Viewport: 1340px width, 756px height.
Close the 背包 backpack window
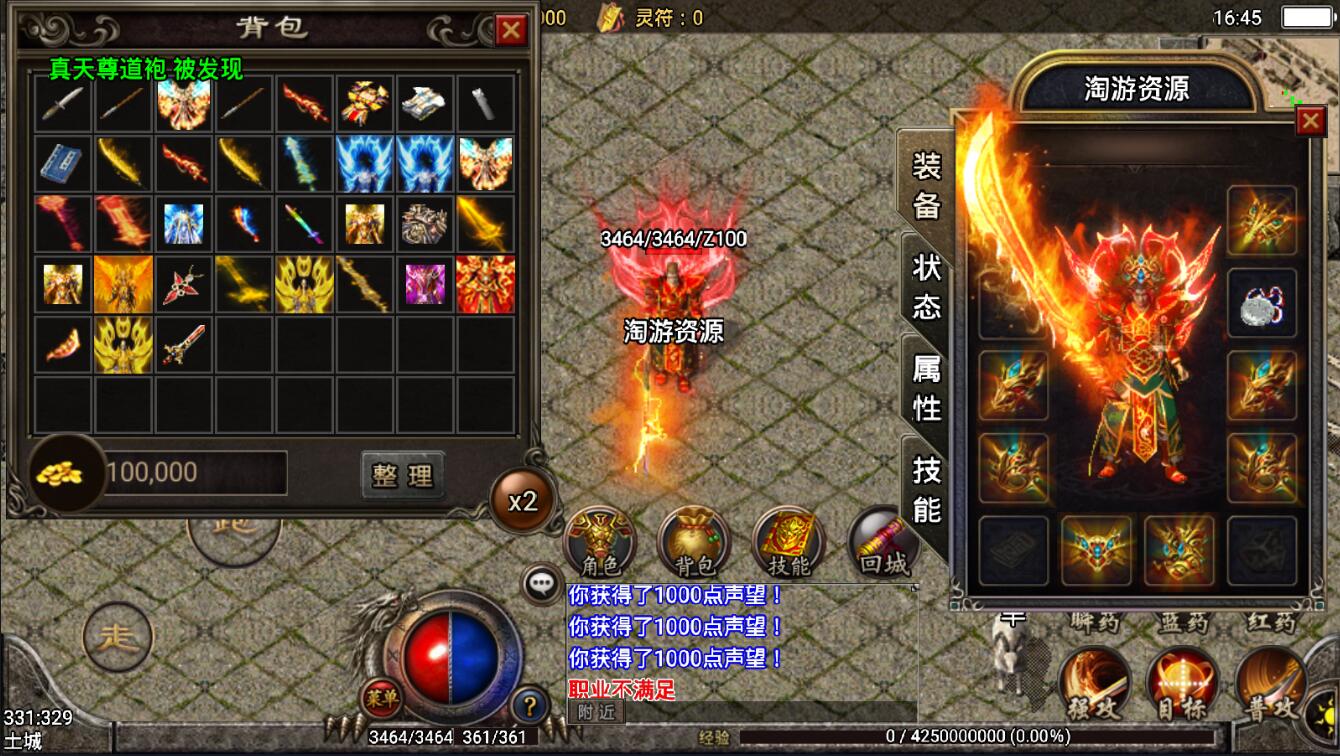click(x=511, y=30)
